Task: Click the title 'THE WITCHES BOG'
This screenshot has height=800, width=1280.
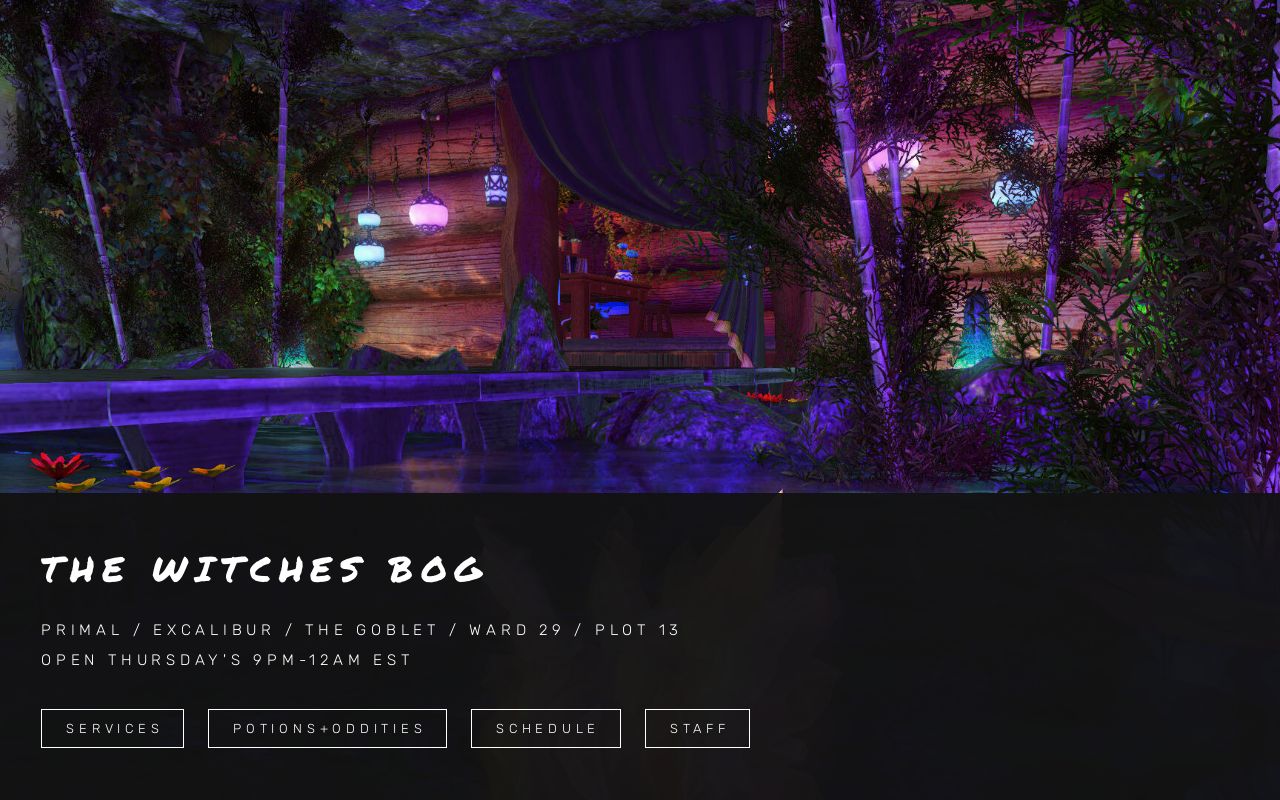Action: click(263, 568)
